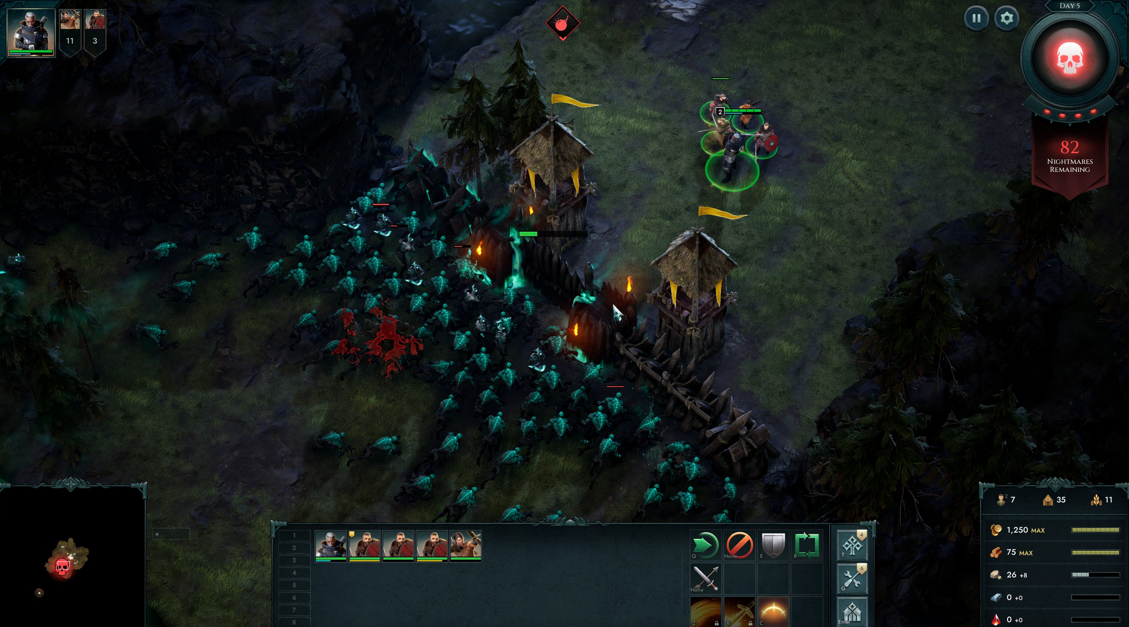
Task: Activate the green loop patrol command
Action: [807, 545]
